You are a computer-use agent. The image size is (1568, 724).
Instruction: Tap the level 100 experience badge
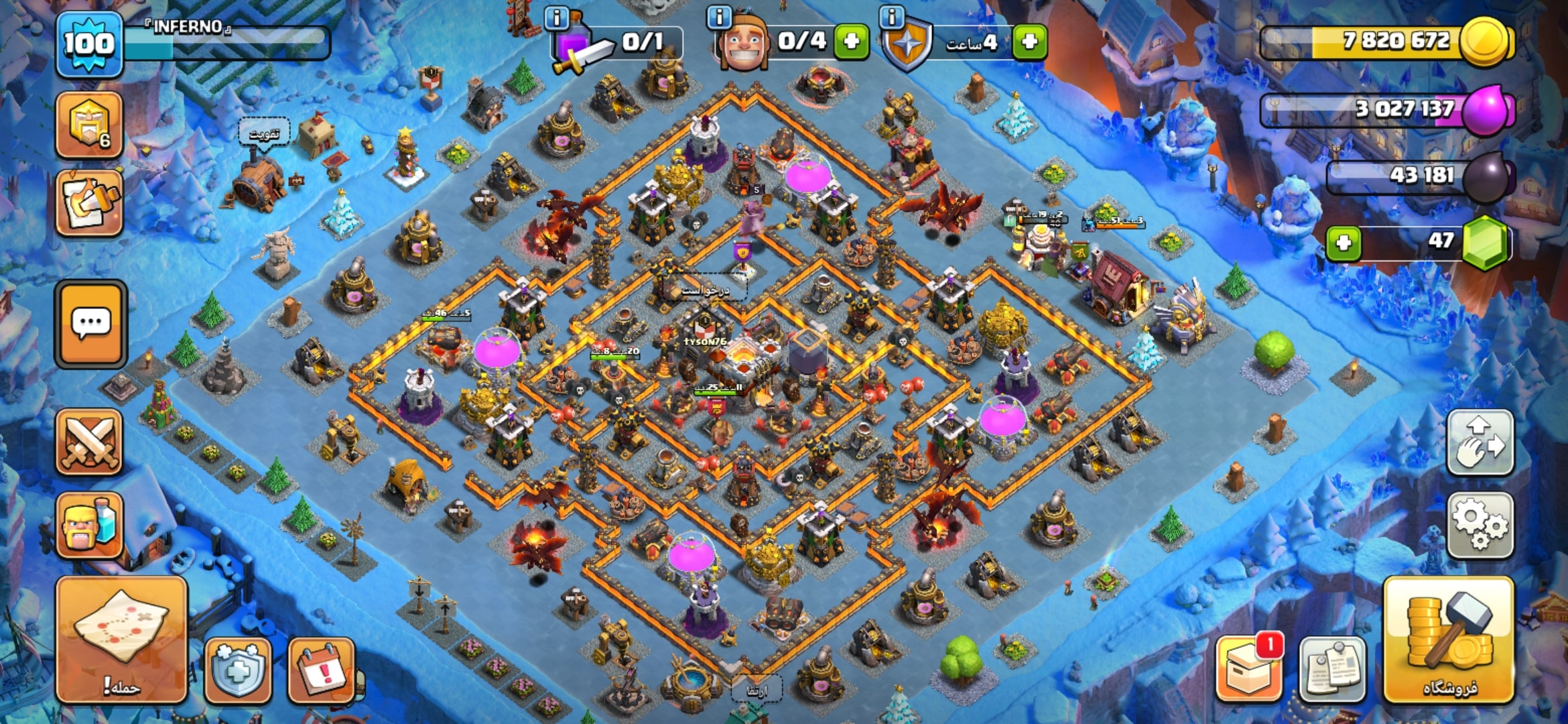[x=89, y=44]
